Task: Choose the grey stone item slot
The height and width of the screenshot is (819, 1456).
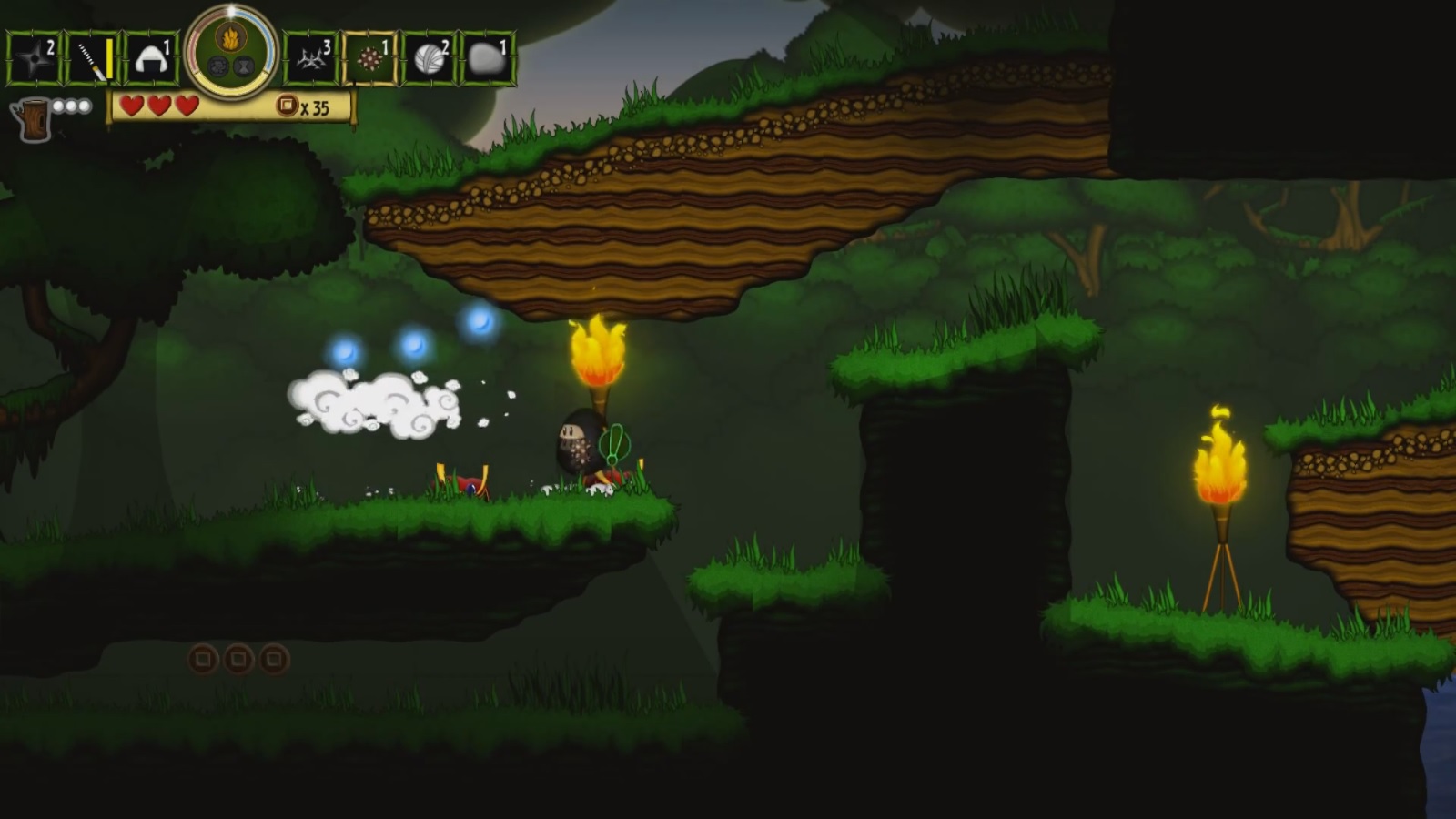Action: (x=488, y=59)
